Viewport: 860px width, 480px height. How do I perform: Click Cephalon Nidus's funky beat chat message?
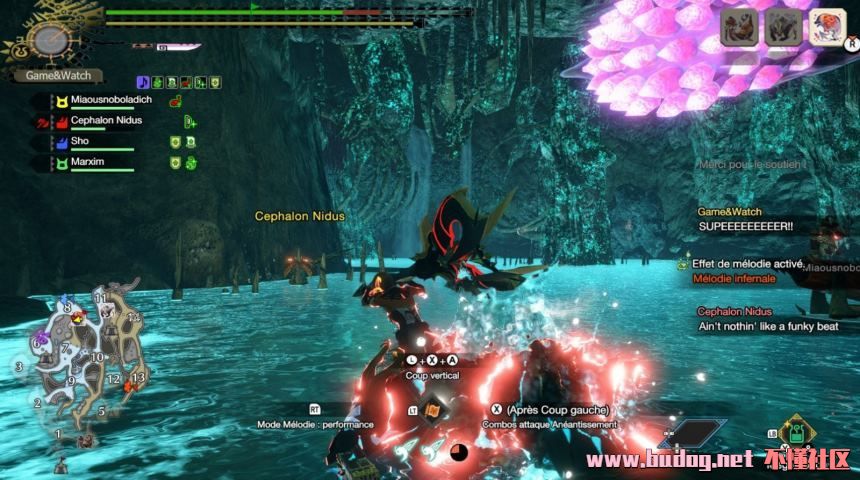point(766,319)
